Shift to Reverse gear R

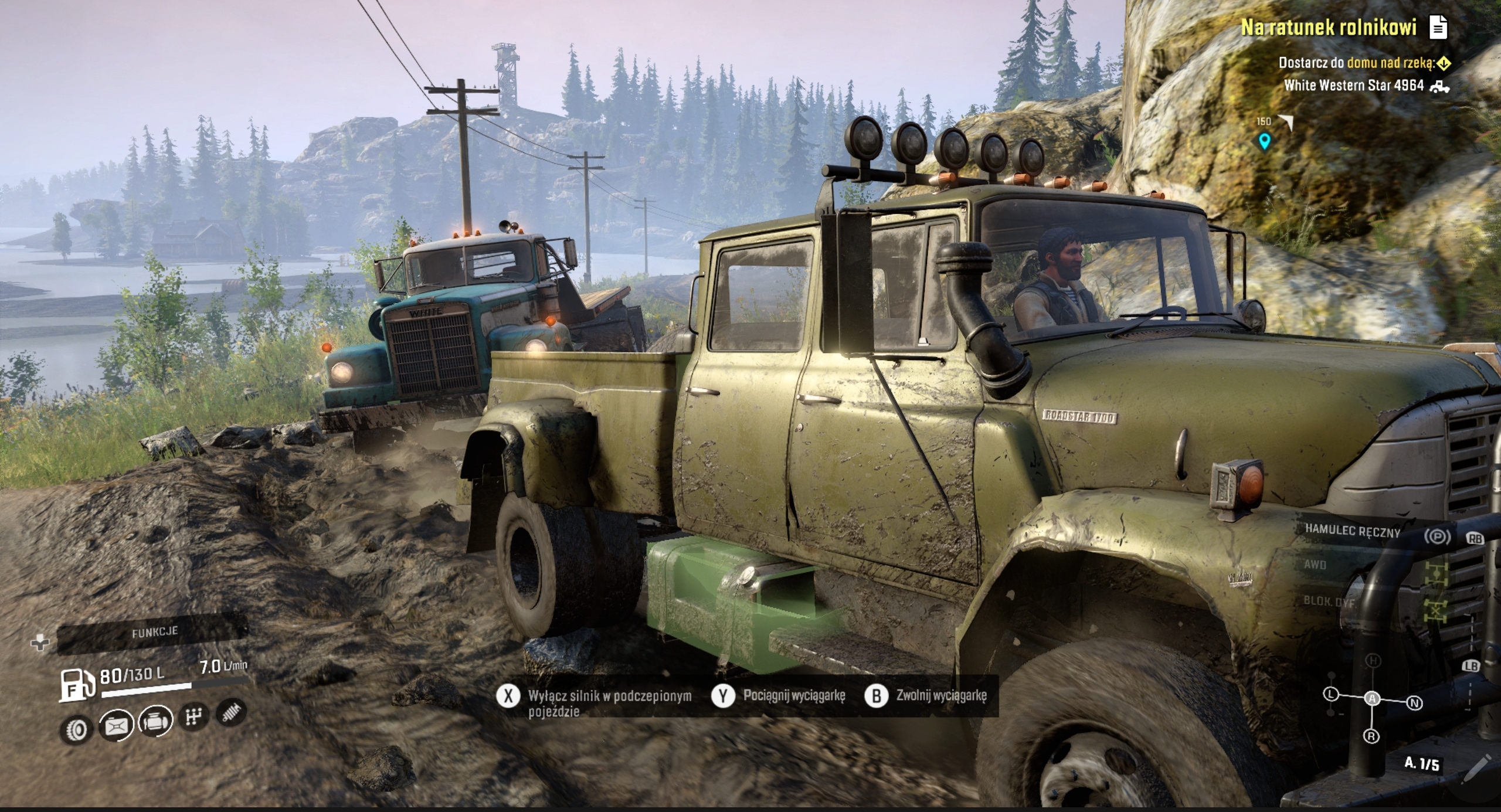tap(1371, 736)
